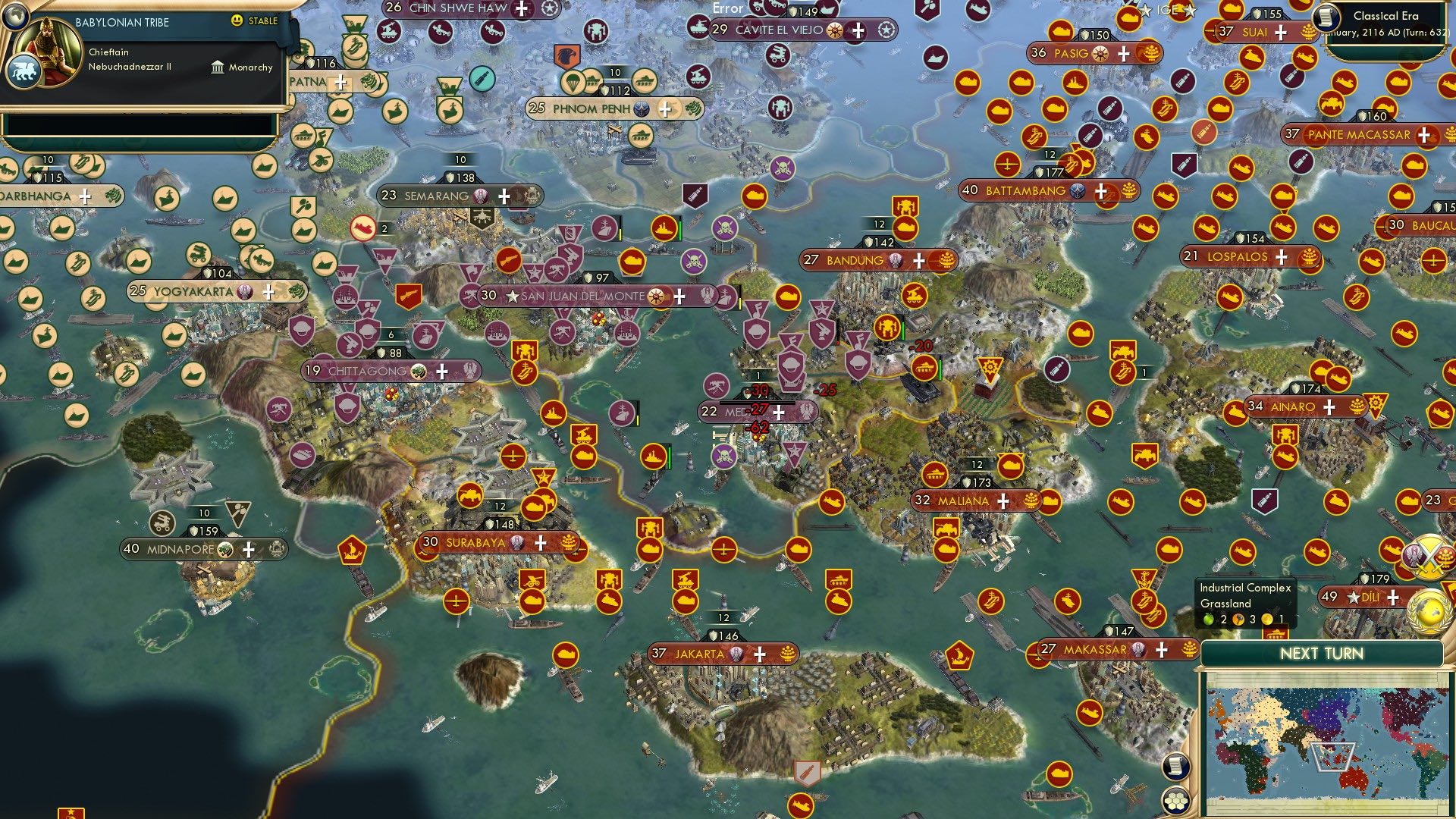The width and height of the screenshot is (1456, 819).
Task: Expand the Bandung city banner plus sign
Action: click(x=918, y=259)
